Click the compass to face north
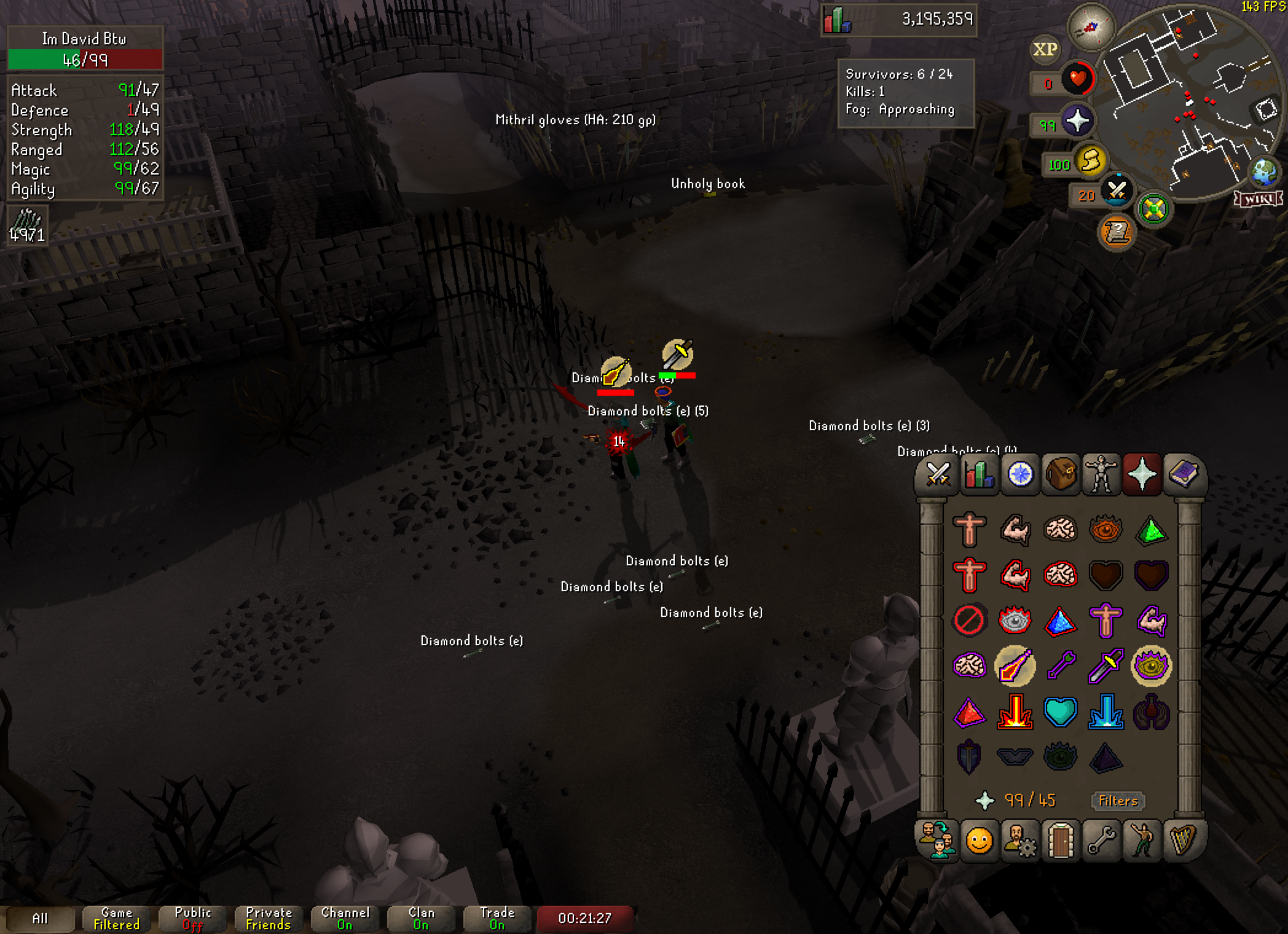1288x934 pixels. [x=1091, y=27]
